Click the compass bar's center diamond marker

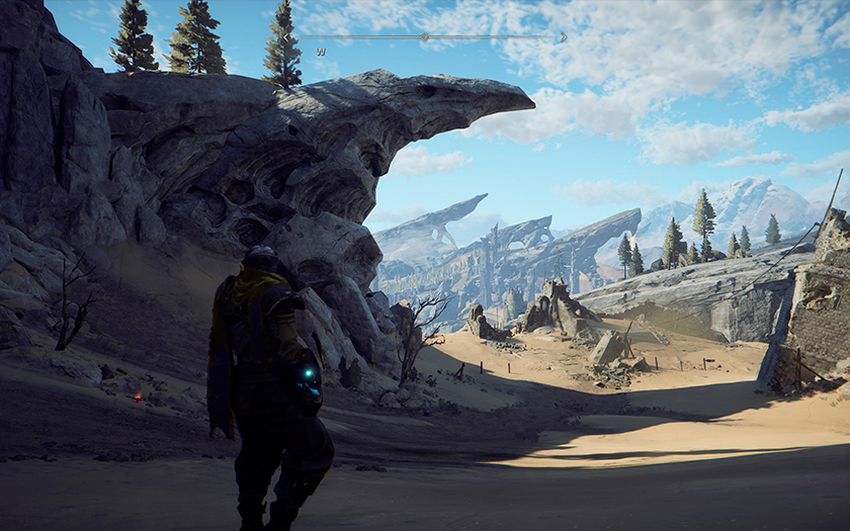(424, 37)
